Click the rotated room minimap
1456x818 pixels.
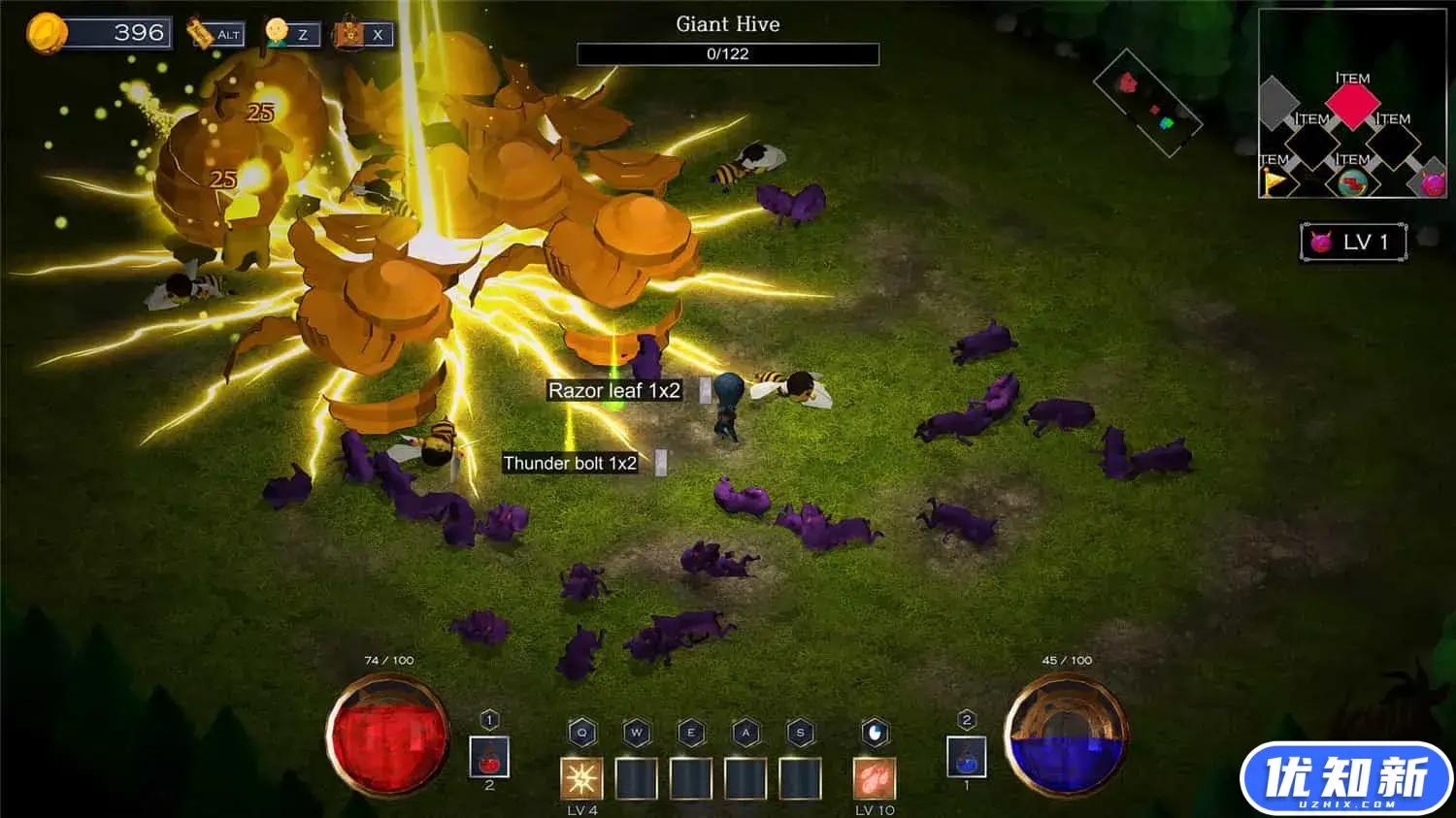[1147, 103]
